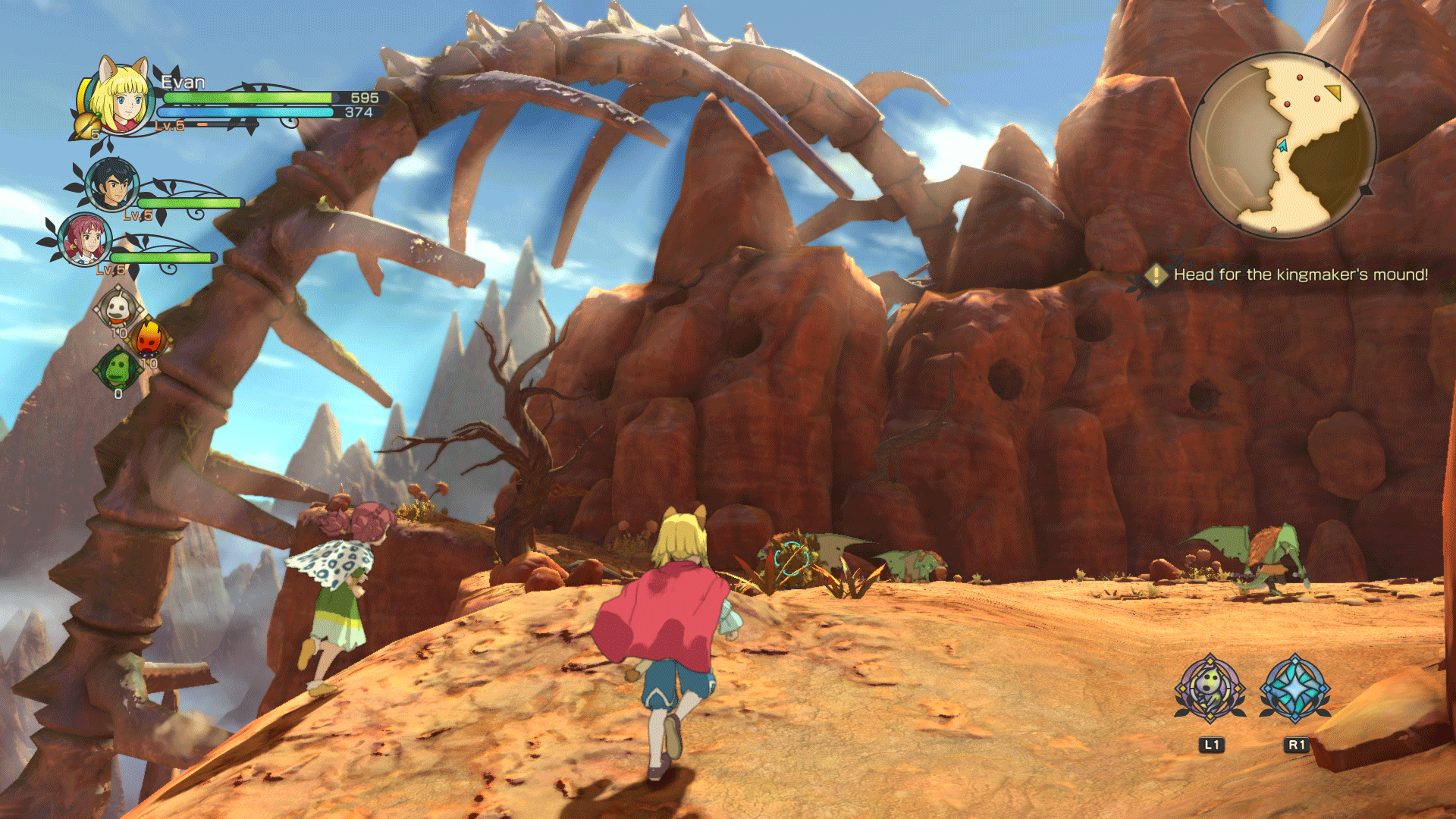The height and width of the screenshot is (819, 1456).
Task: Activate the higgledy skill emblem above L1
Action: 1210,689
